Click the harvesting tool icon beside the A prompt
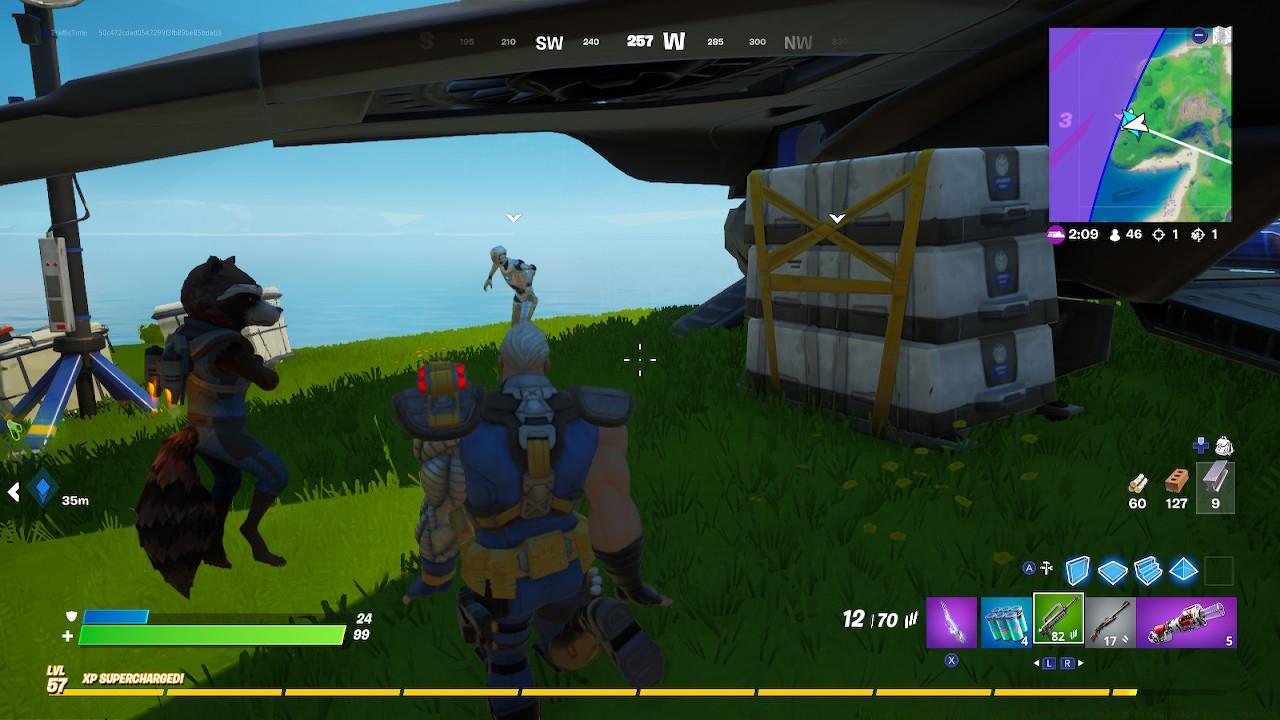 coord(1047,566)
